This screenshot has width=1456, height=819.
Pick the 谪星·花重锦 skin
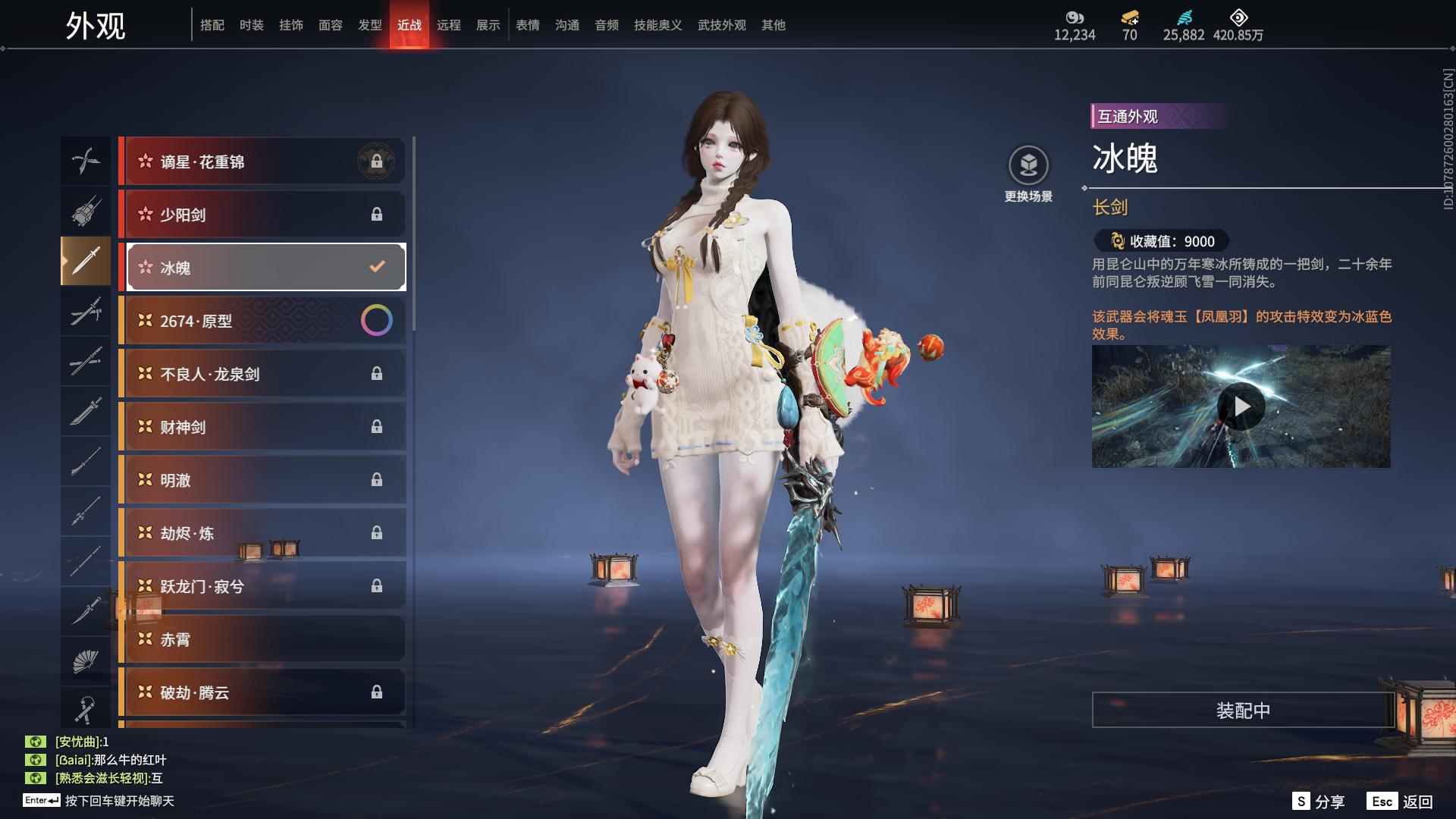coord(262,162)
